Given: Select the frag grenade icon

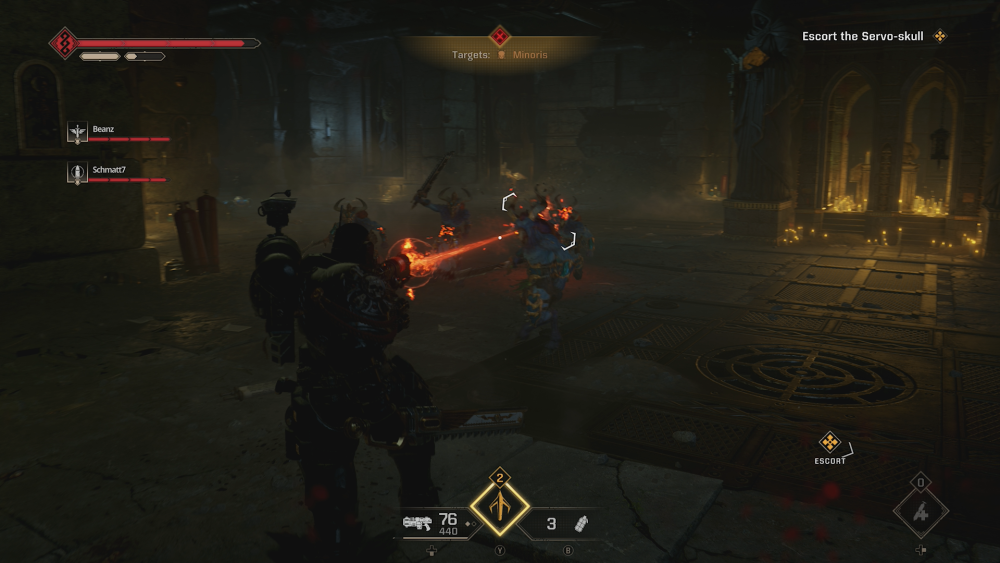Looking at the screenshot, I should (581, 523).
